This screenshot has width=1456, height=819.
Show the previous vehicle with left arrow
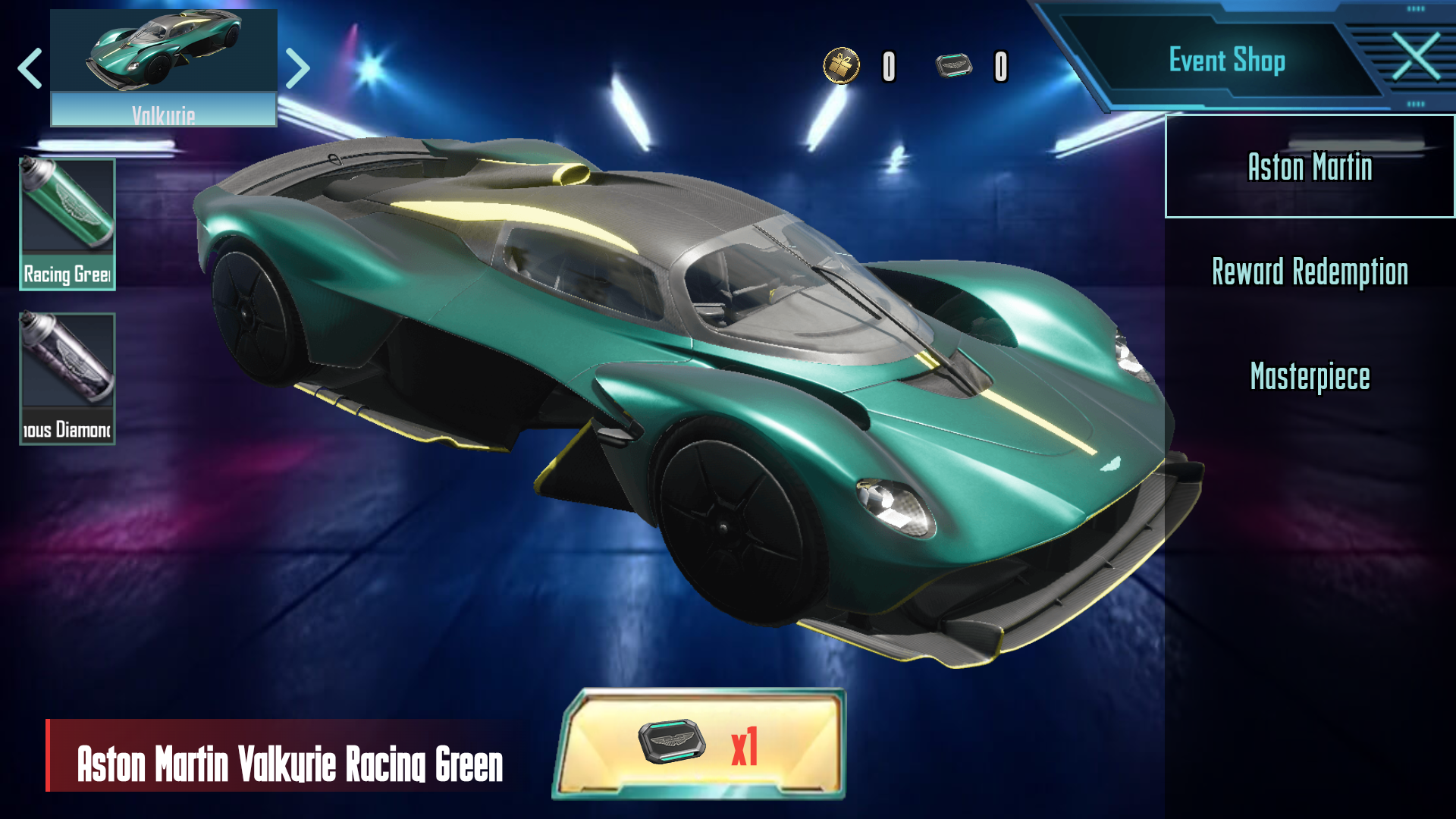(30, 68)
